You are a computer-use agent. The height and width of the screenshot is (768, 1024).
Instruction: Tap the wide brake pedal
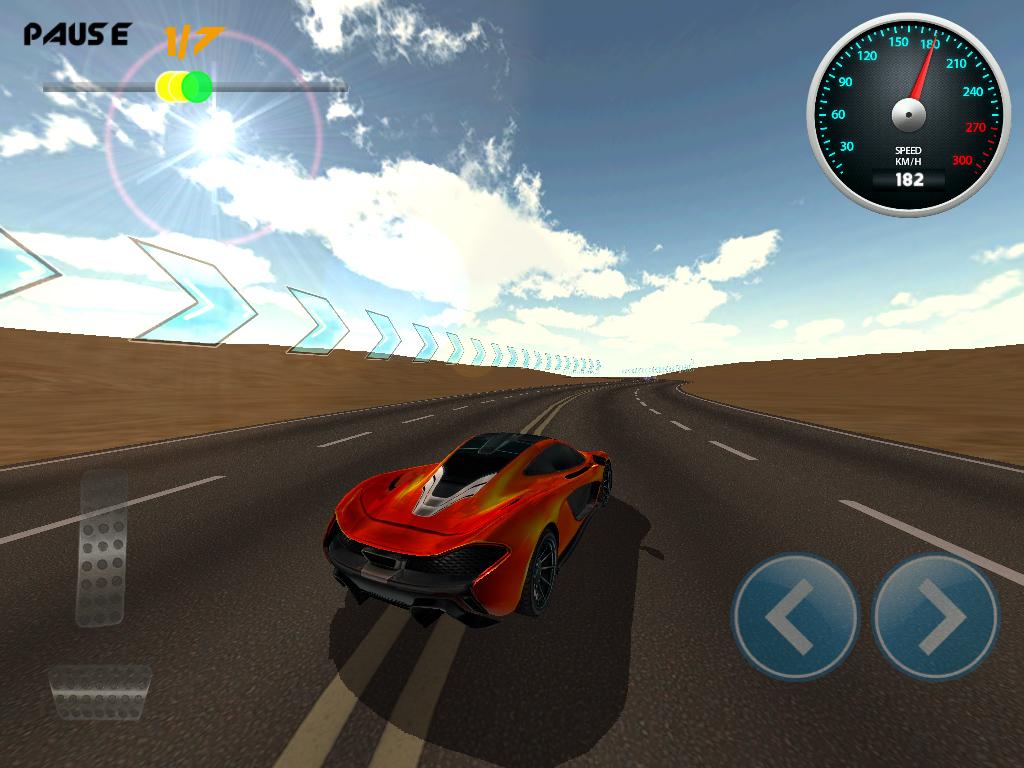(100, 692)
